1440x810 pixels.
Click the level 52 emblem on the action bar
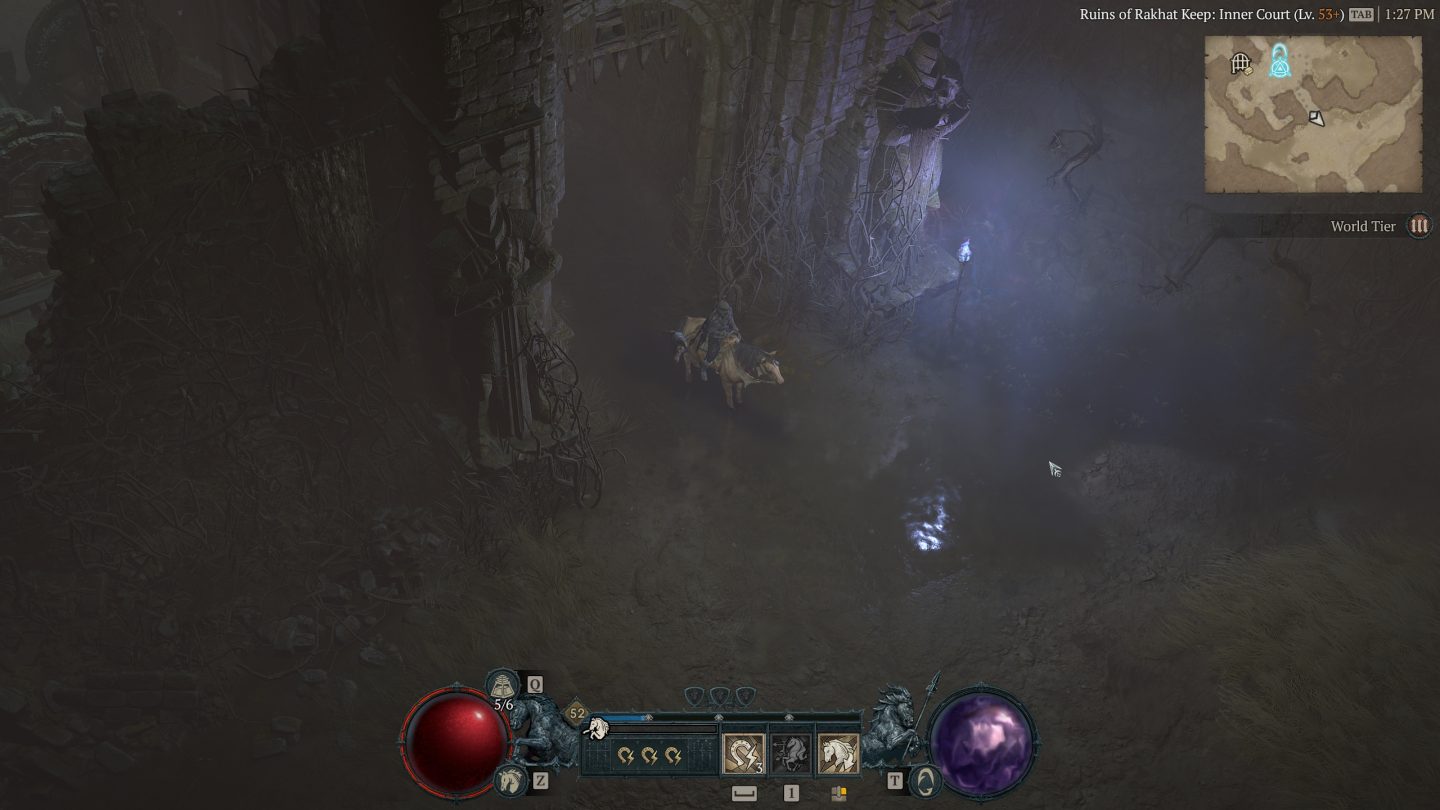coord(577,713)
